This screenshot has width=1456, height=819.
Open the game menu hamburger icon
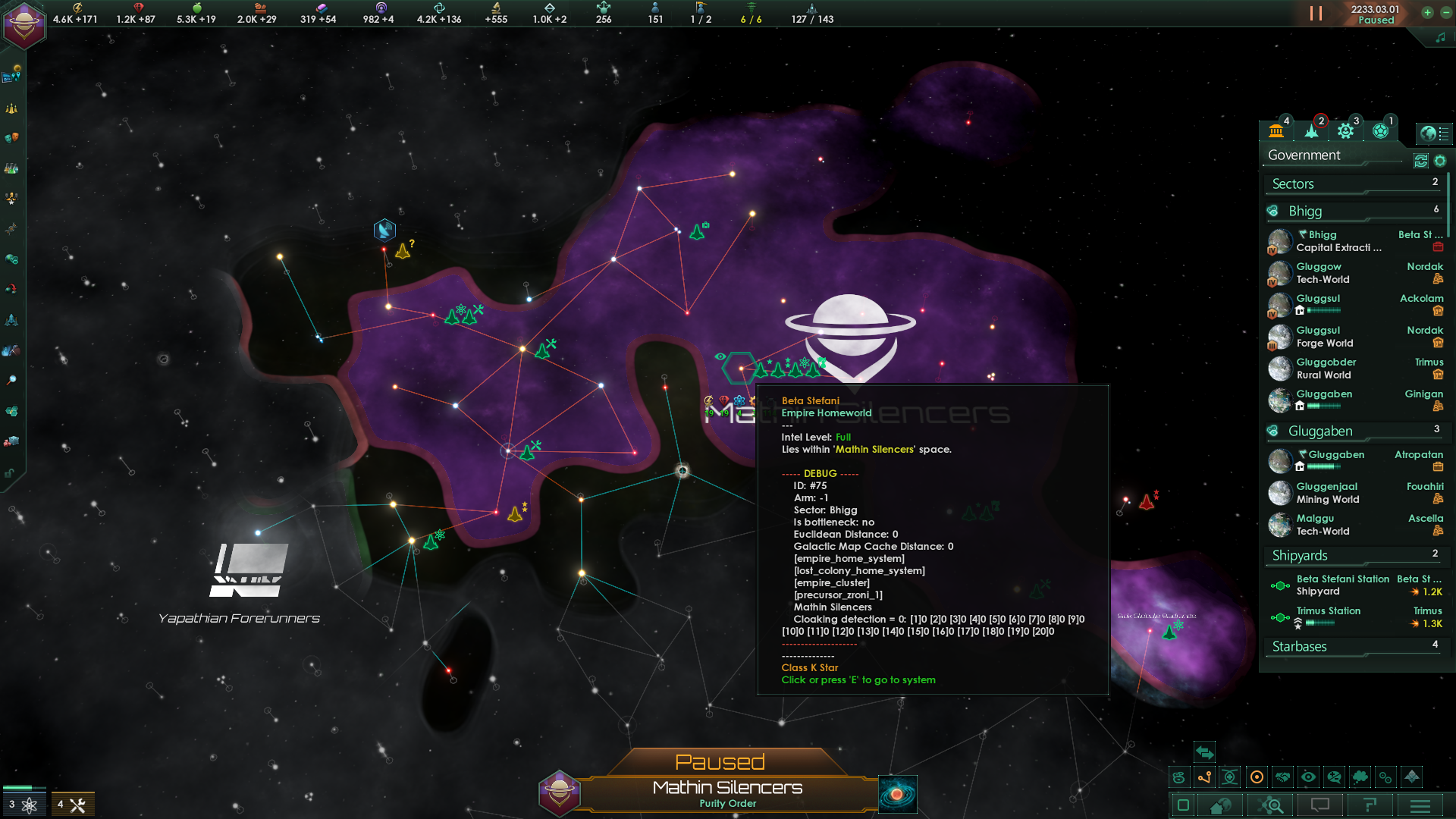coord(1421,806)
